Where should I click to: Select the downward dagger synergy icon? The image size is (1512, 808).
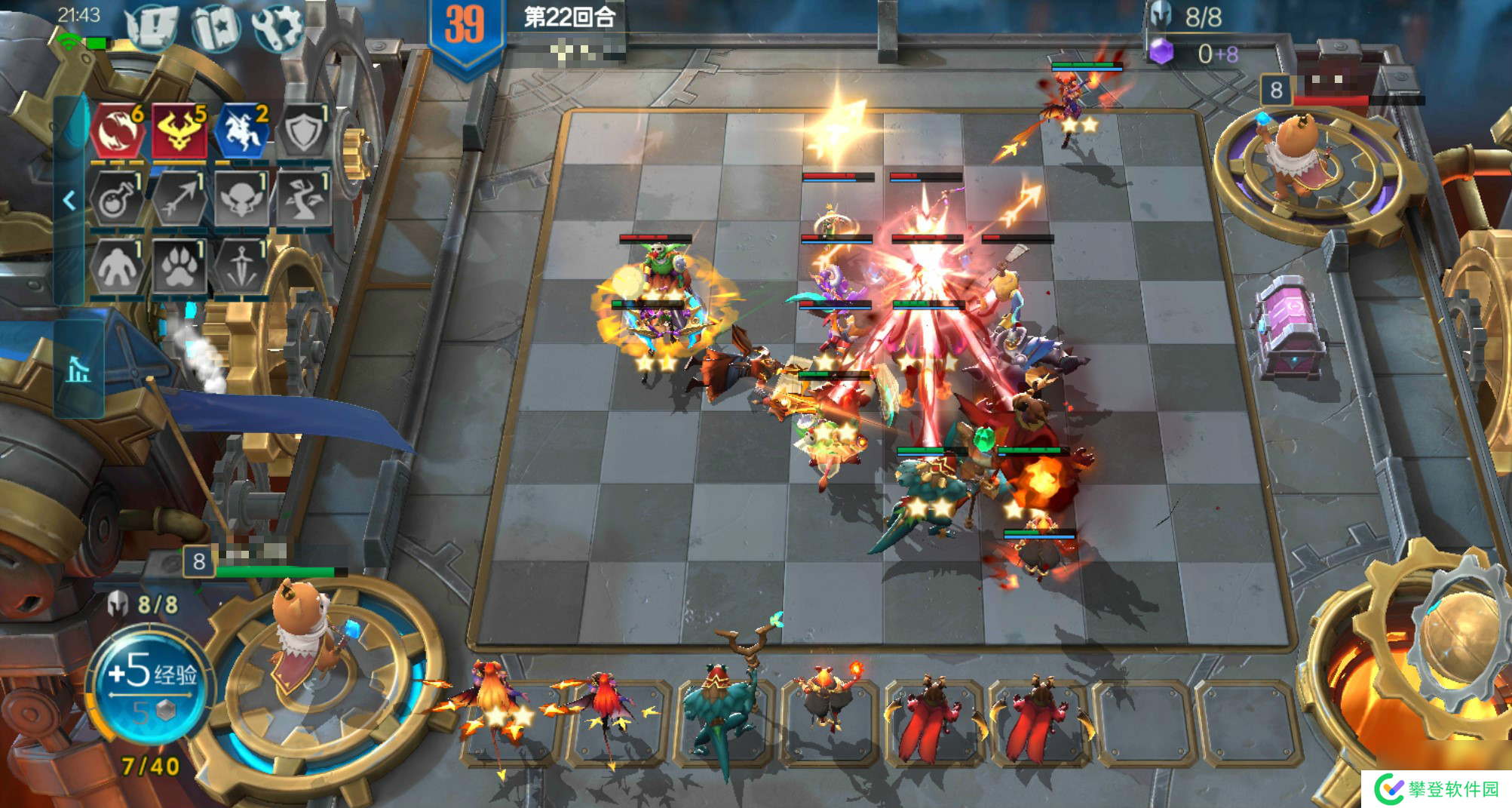coord(242,266)
